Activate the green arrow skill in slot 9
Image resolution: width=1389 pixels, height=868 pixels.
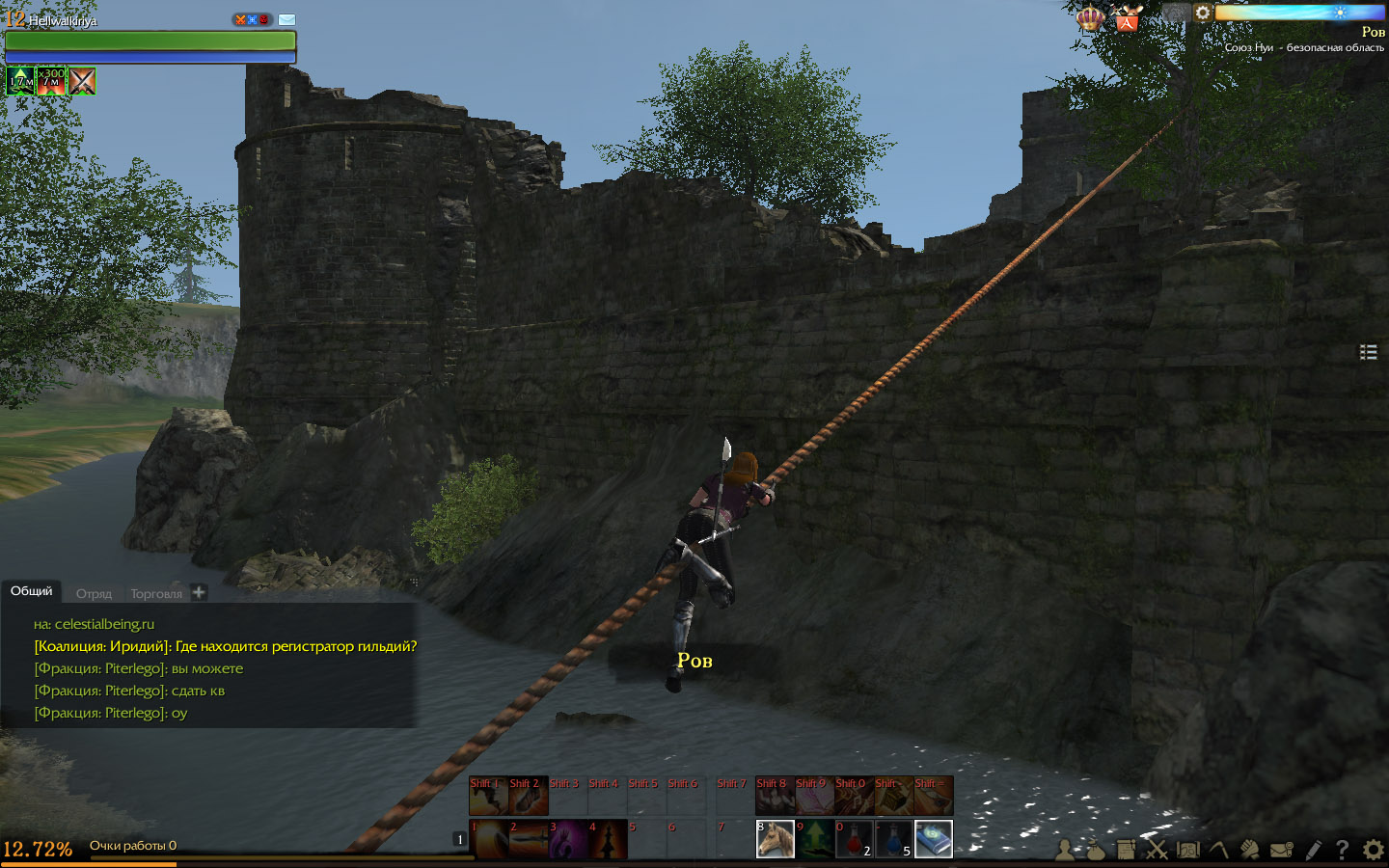[815, 839]
